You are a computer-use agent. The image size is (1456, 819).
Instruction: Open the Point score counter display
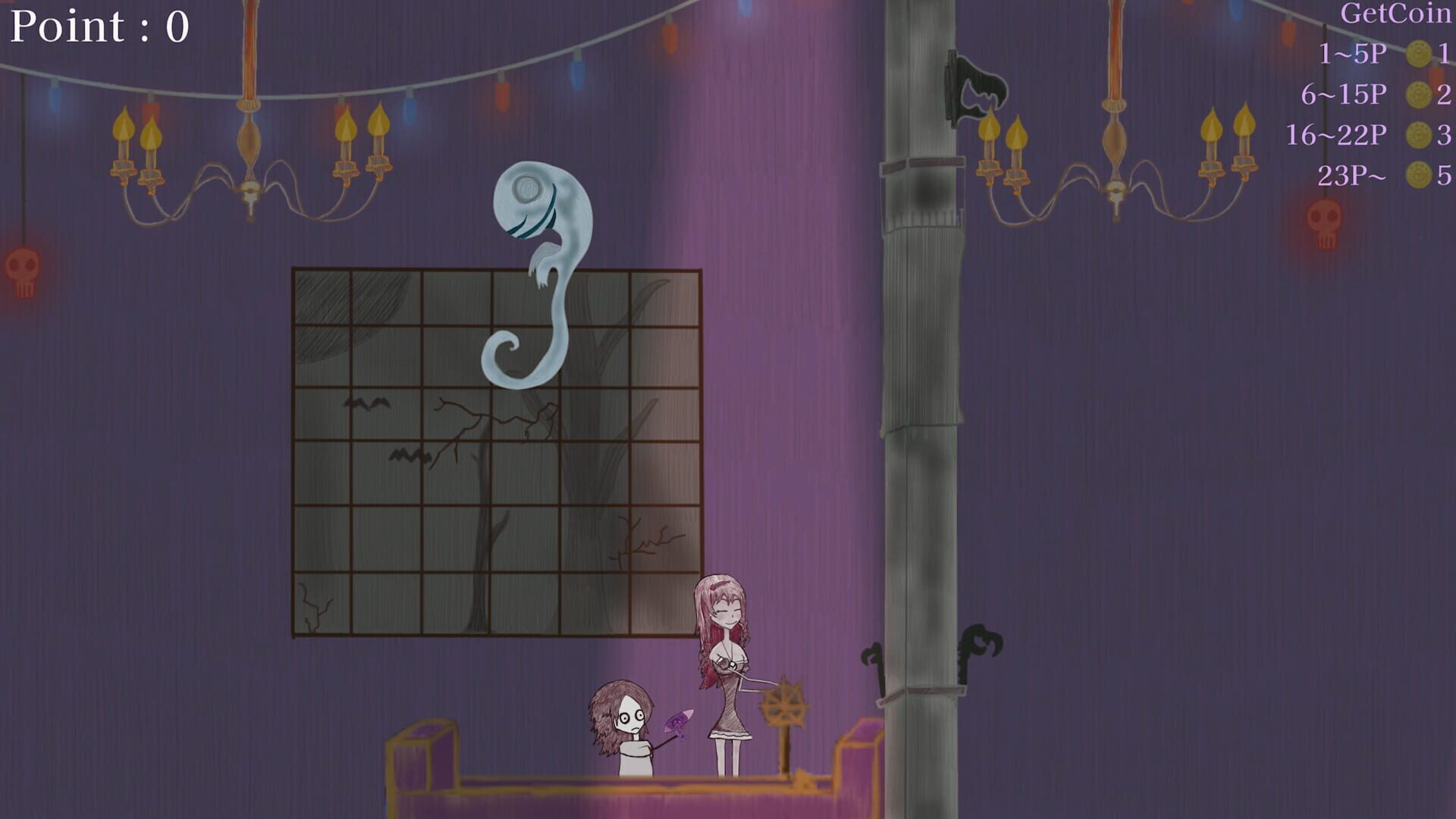coord(99,27)
